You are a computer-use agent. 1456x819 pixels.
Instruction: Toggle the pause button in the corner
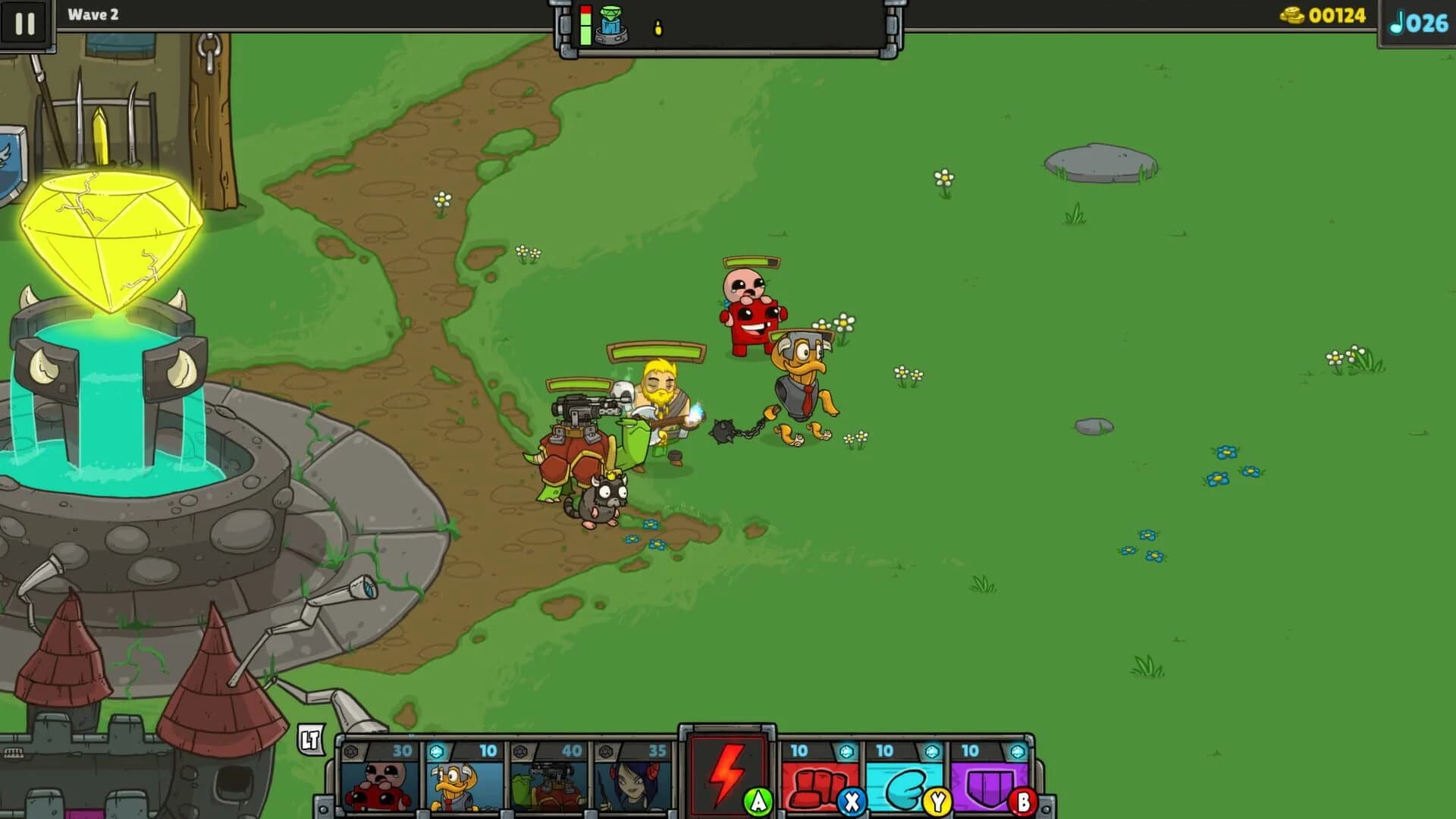[x=25, y=25]
